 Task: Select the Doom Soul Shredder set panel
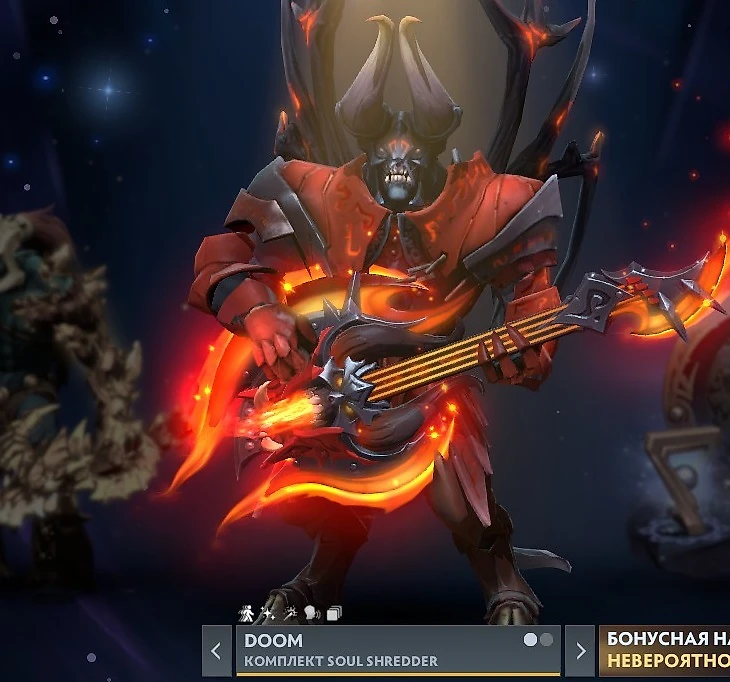click(380, 651)
